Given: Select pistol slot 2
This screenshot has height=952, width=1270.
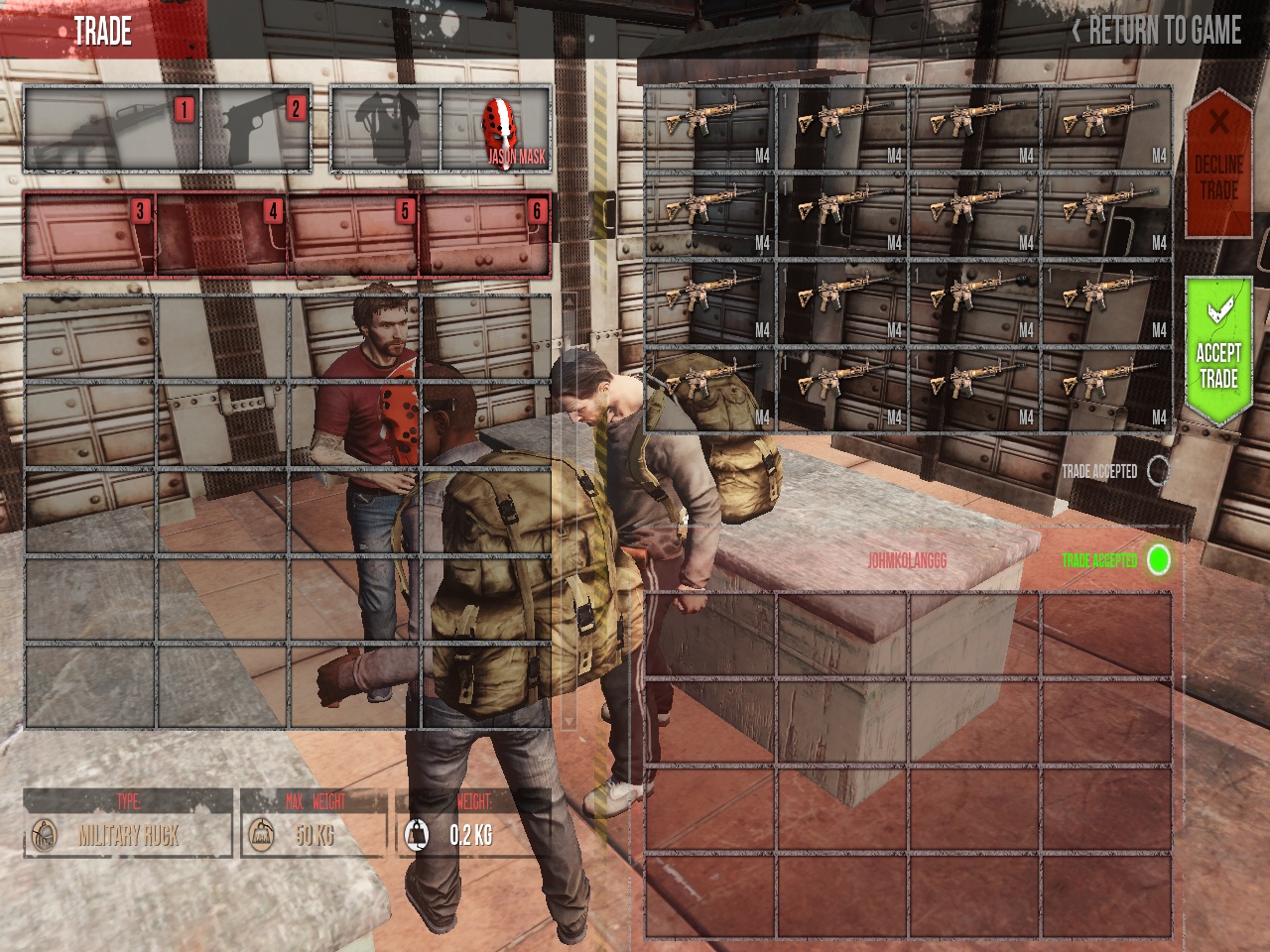Looking at the screenshot, I should click(x=257, y=130).
